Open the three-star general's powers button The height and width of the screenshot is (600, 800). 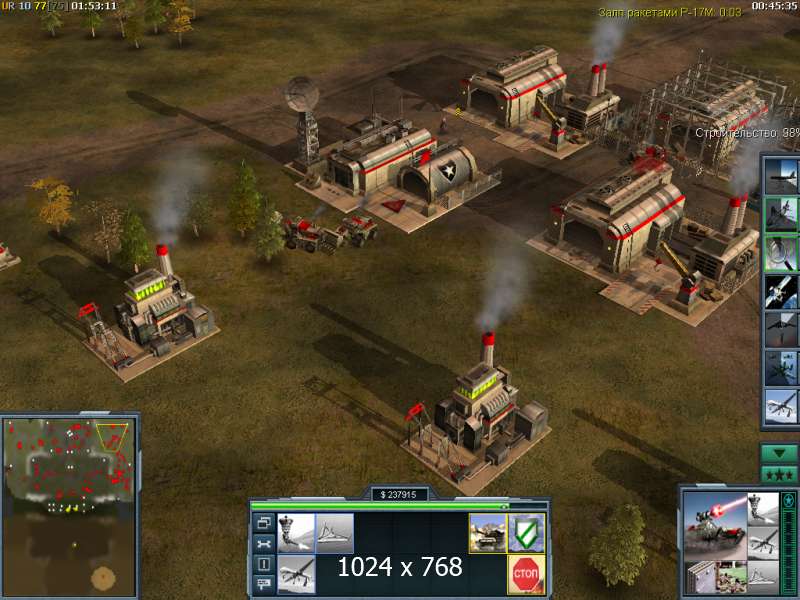tap(779, 474)
